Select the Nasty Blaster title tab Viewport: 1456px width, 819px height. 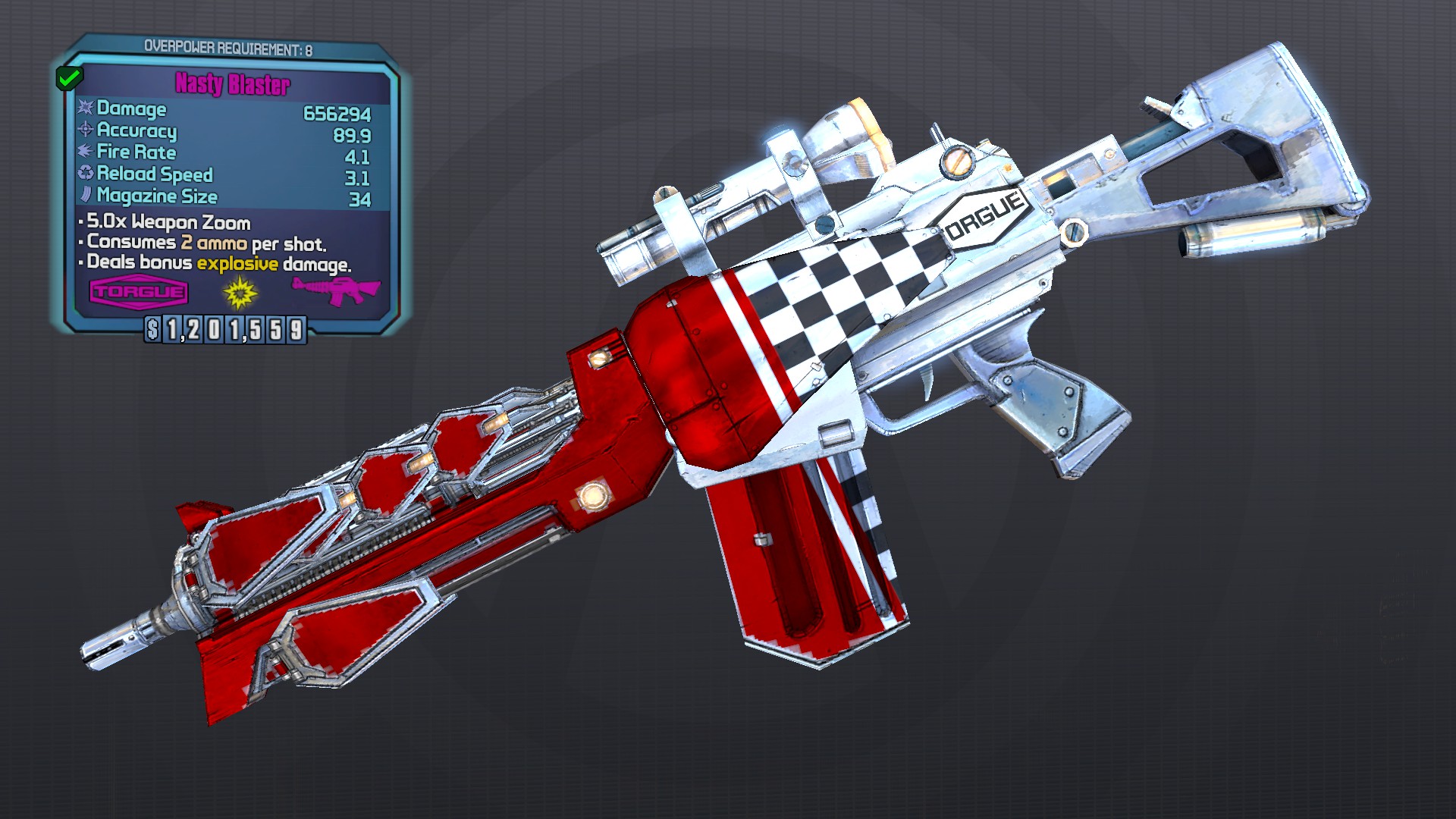(x=233, y=85)
